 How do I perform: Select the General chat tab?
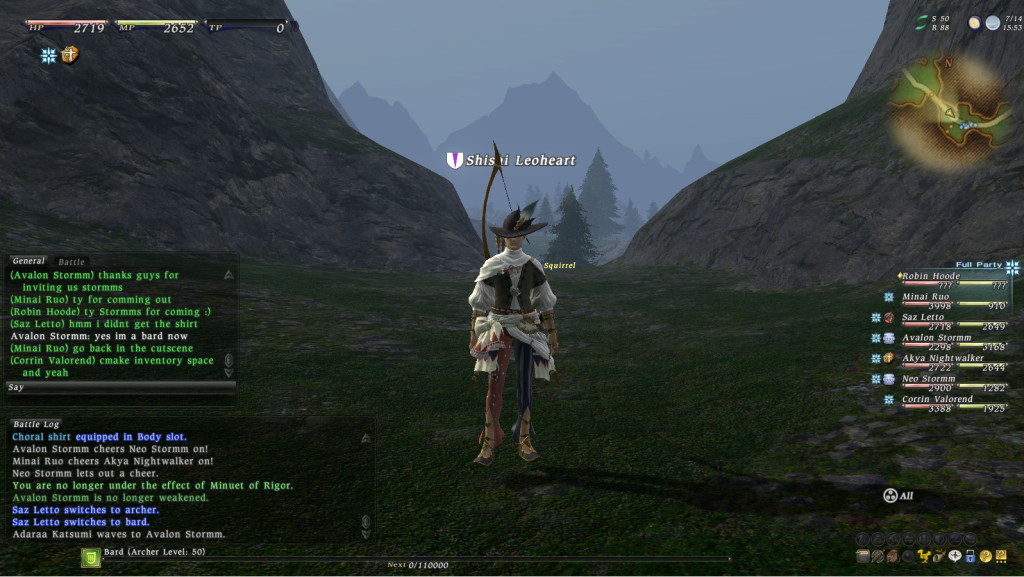click(29, 261)
